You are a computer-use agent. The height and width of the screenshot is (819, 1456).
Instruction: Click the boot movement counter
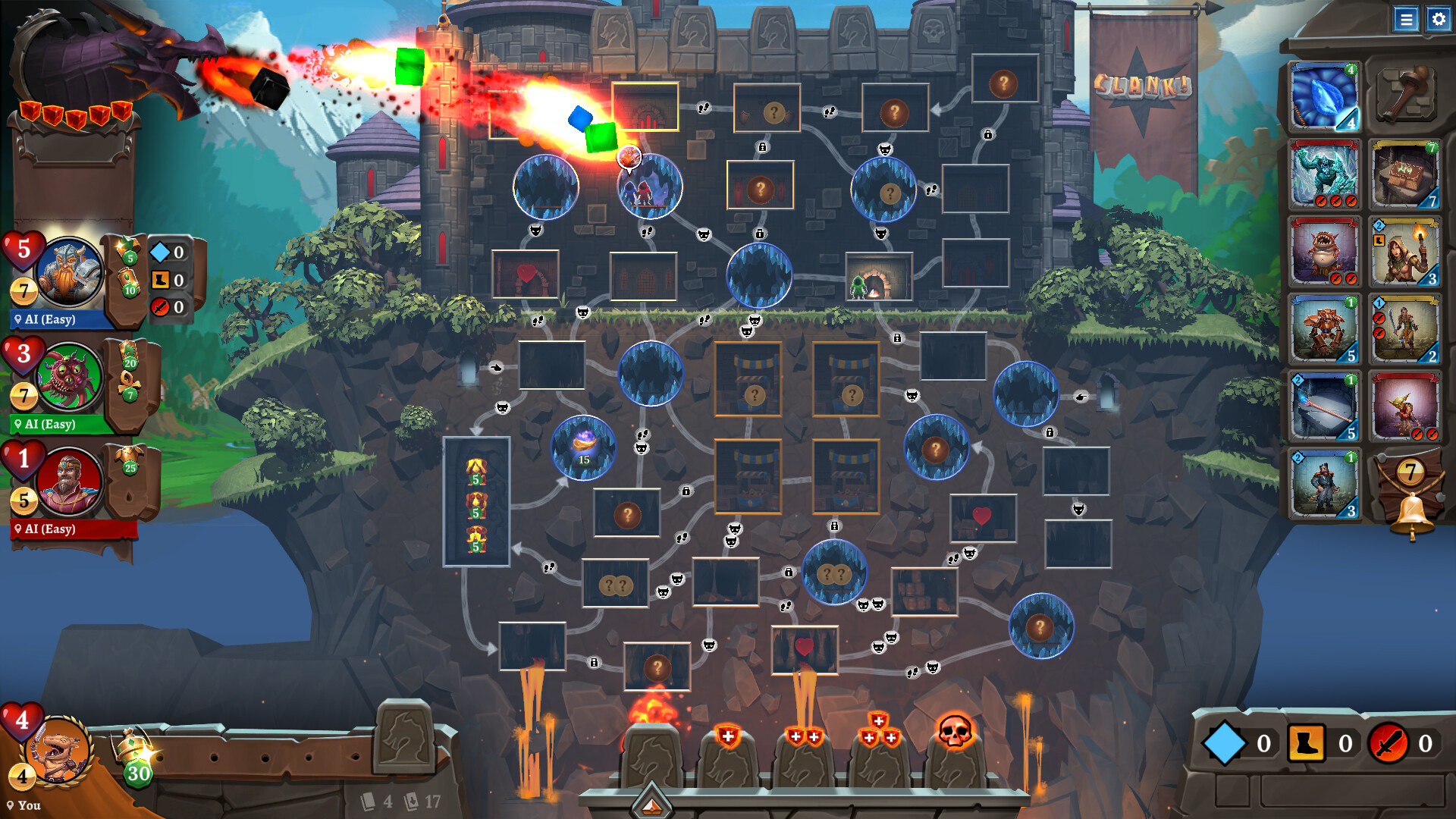[x=1307, y=743]
